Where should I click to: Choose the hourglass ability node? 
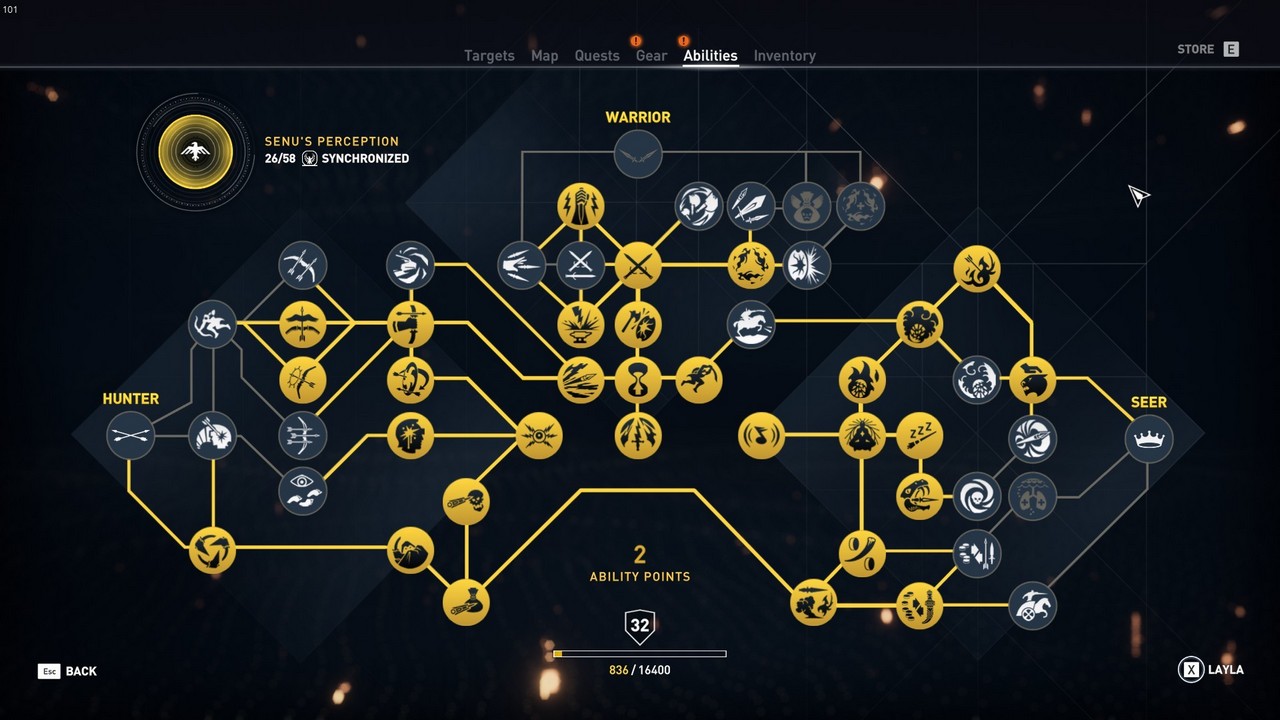pyautogui.click(x=638, y=380)
